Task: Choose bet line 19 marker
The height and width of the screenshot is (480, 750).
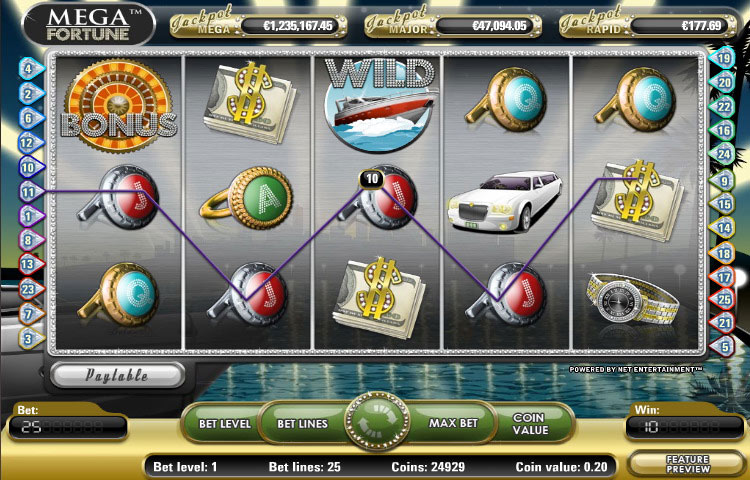Action: [725, 60]
